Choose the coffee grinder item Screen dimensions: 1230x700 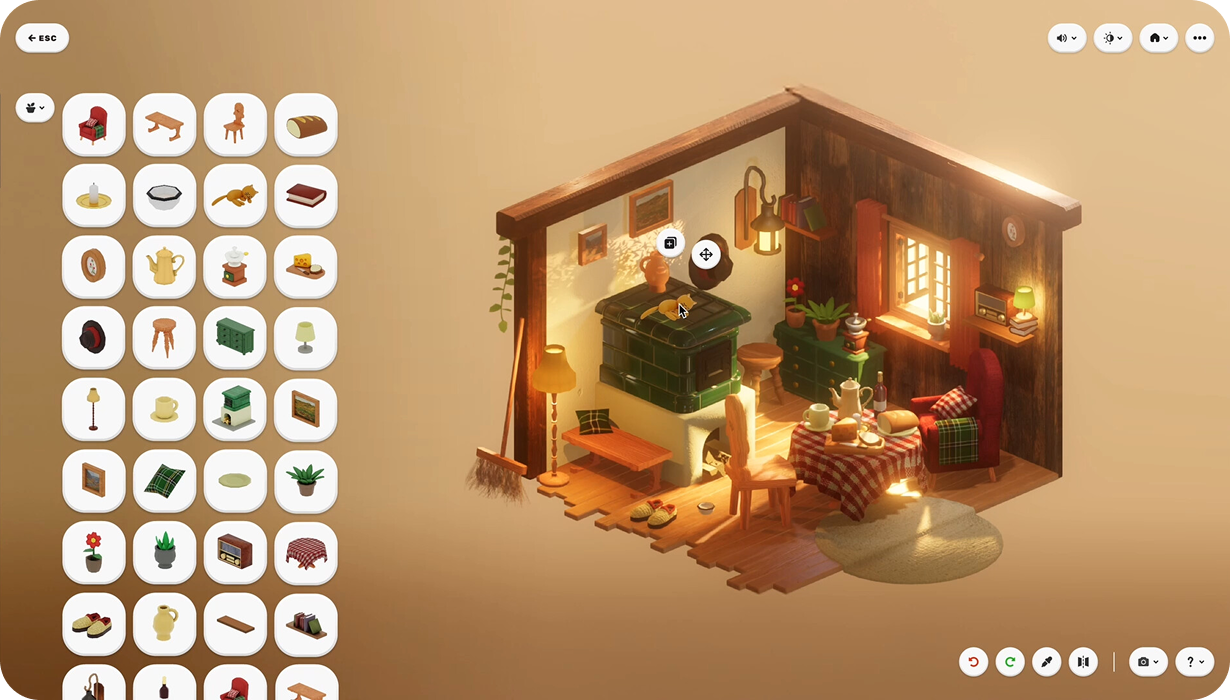click(x=235, y=267)
